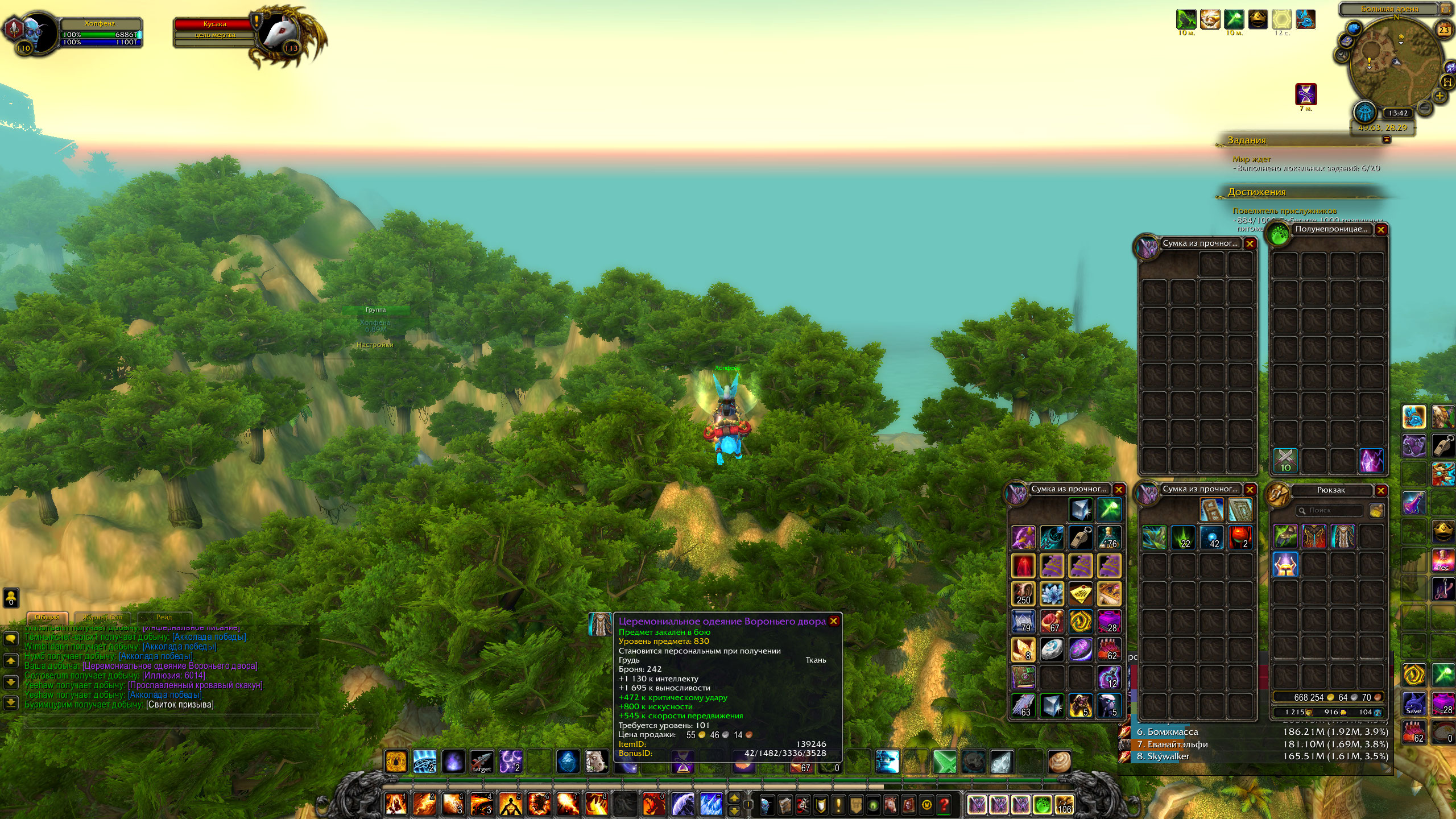Open the order hall button below minimap
This screenshot has height=819, width=1456.
click(x=1364, y=113)
